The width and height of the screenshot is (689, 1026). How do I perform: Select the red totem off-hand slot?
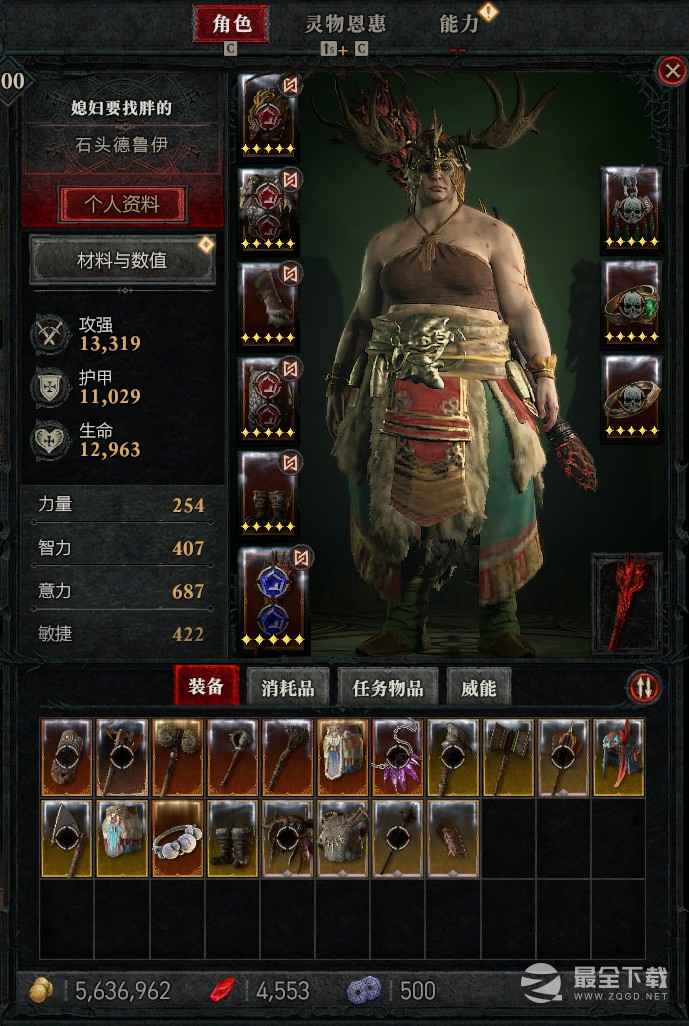click(x=627, y=600)
